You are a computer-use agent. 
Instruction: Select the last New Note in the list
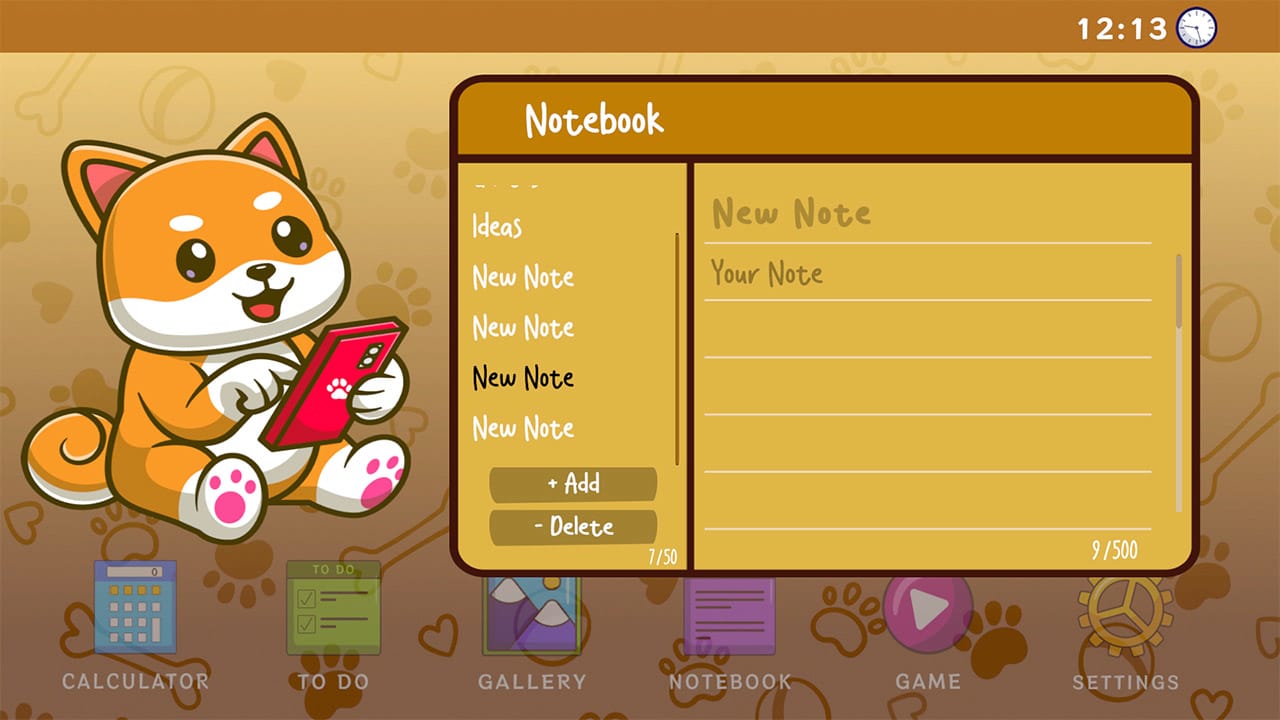coord(522,428)
